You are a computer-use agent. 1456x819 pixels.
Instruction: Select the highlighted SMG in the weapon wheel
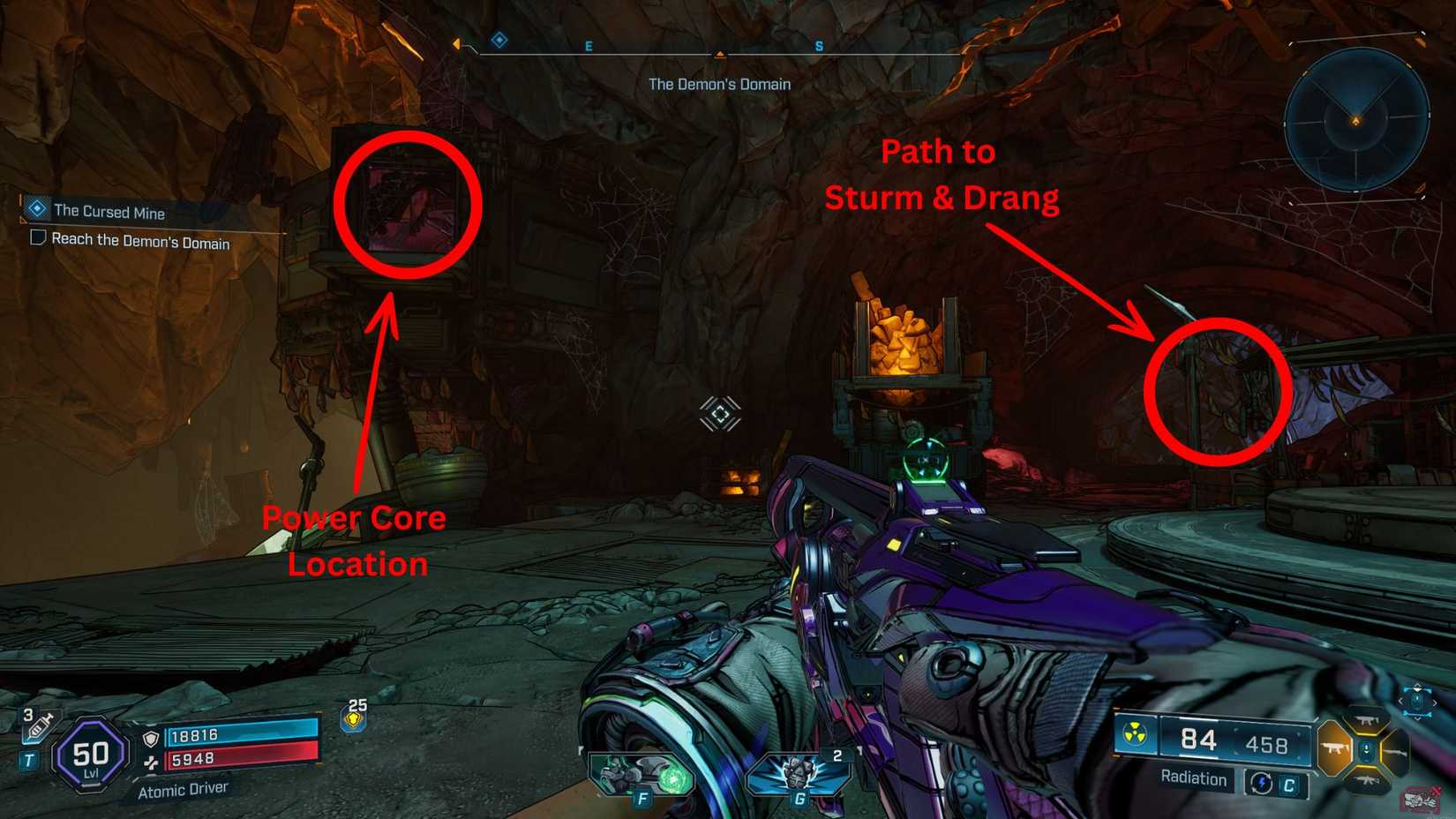tap(1333, 748)
